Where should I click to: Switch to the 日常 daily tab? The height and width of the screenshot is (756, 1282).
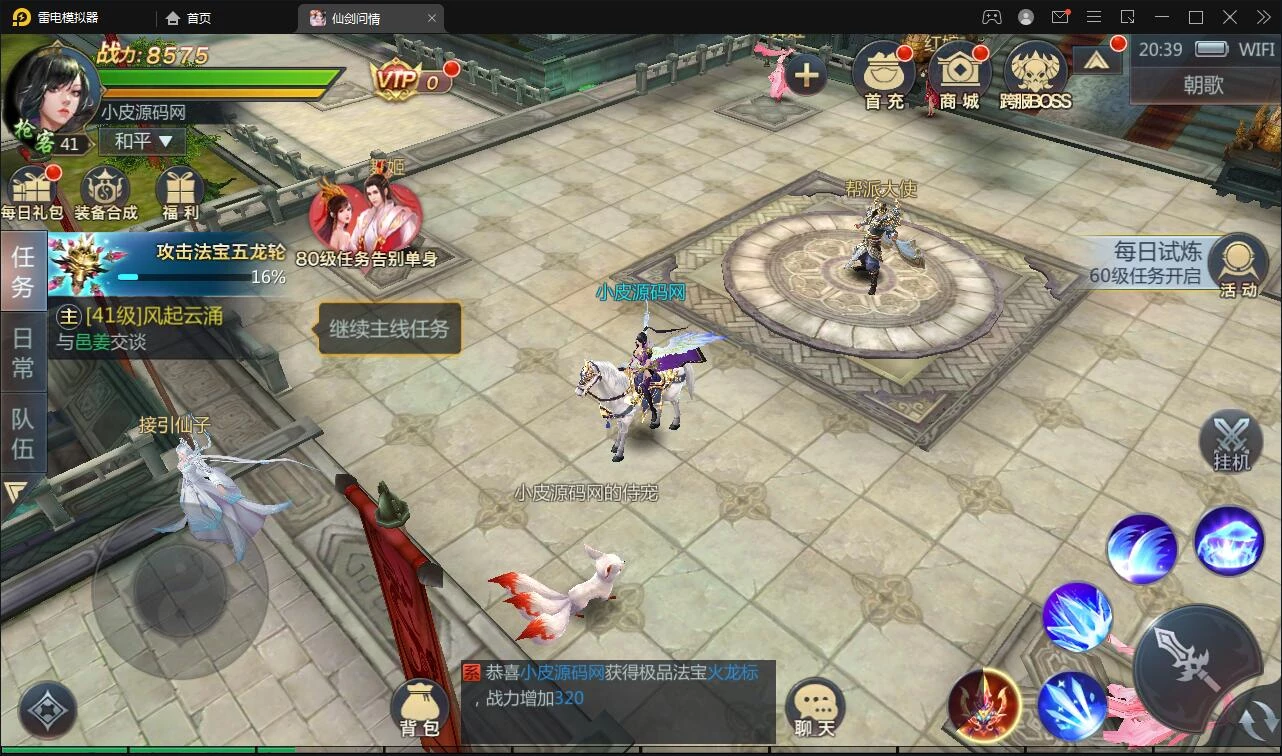click(x=23, y=352)
